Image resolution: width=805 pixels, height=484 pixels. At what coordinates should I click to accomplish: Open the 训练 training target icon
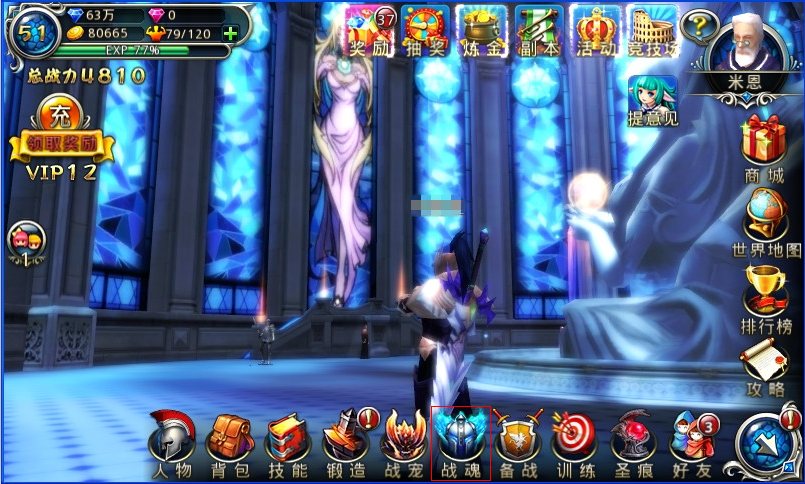575,441
